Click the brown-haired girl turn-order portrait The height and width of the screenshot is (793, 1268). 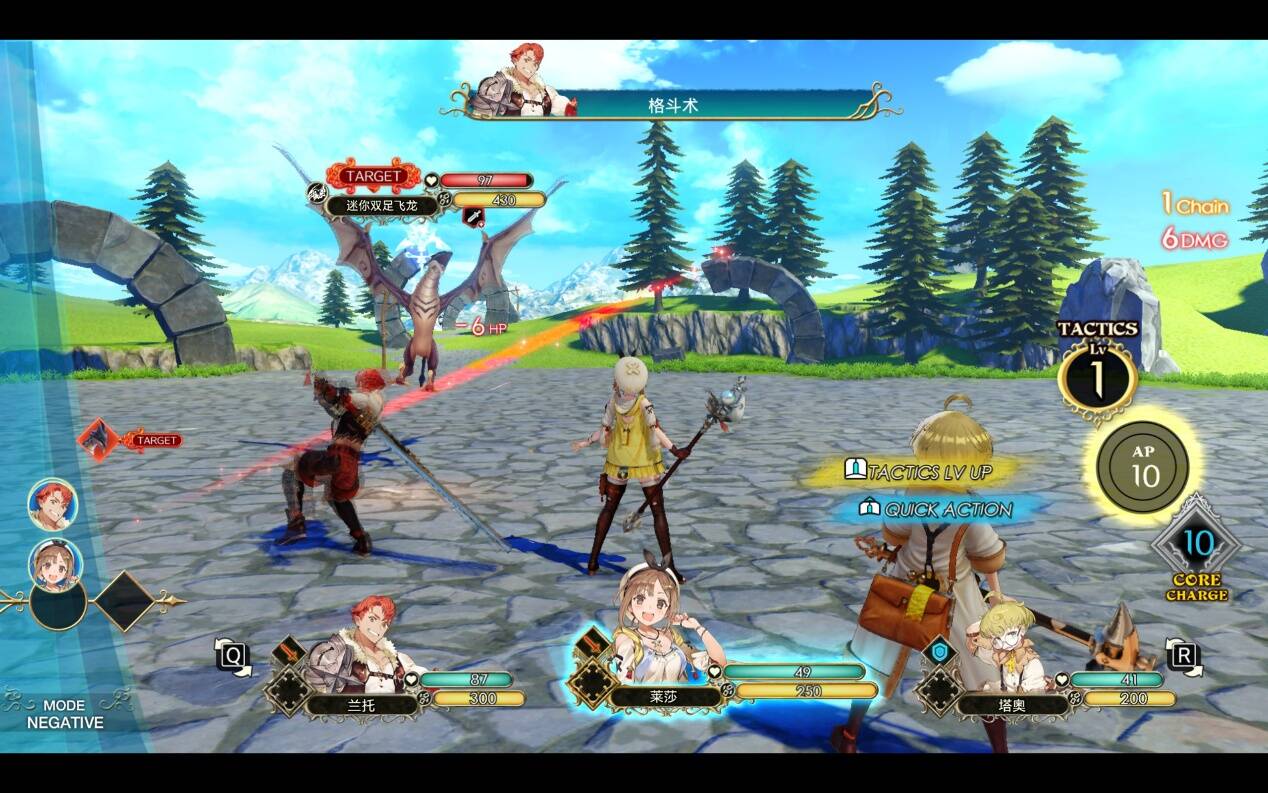55,563
